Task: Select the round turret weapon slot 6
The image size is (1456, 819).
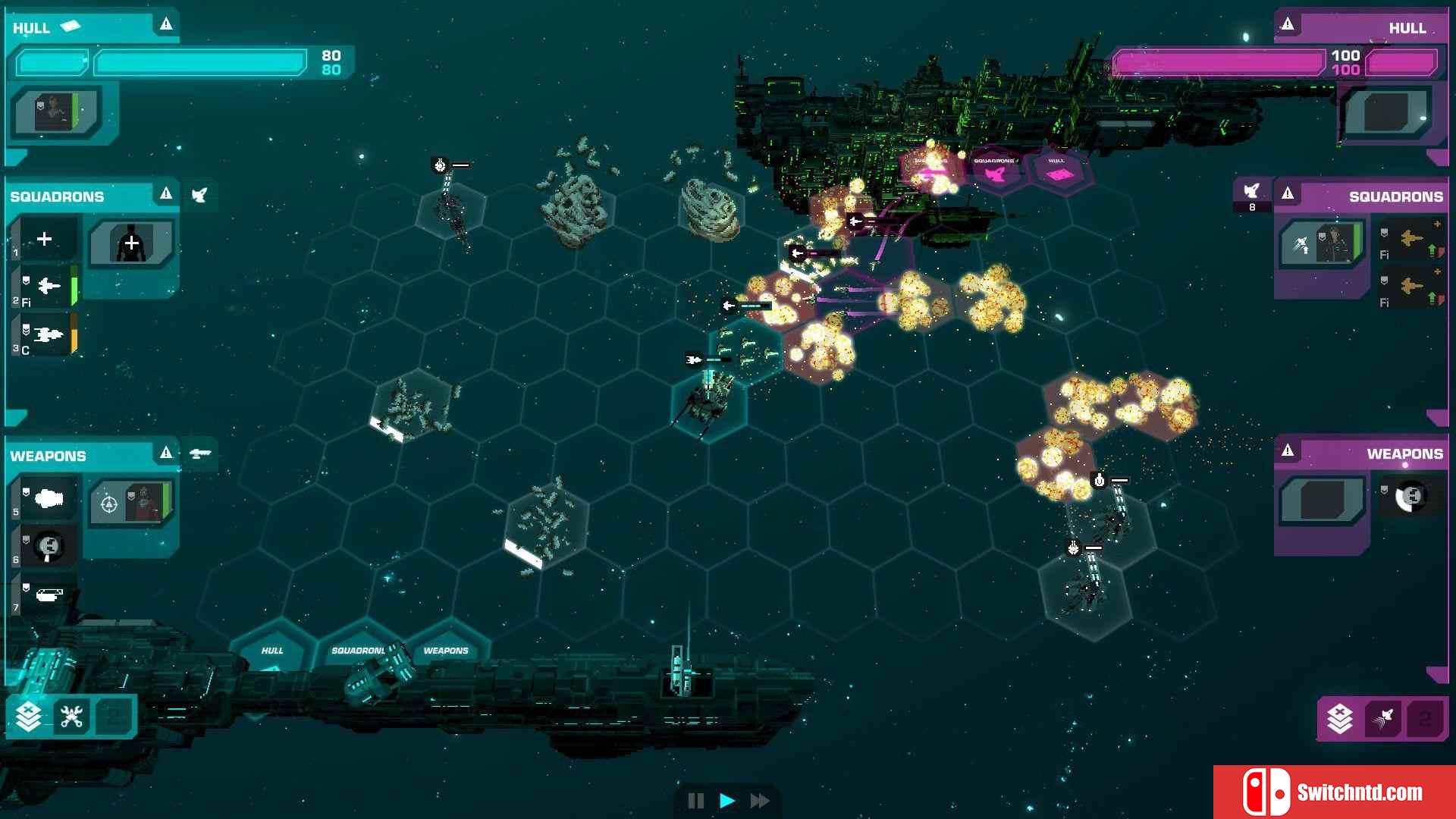Action: pos(49,546)
